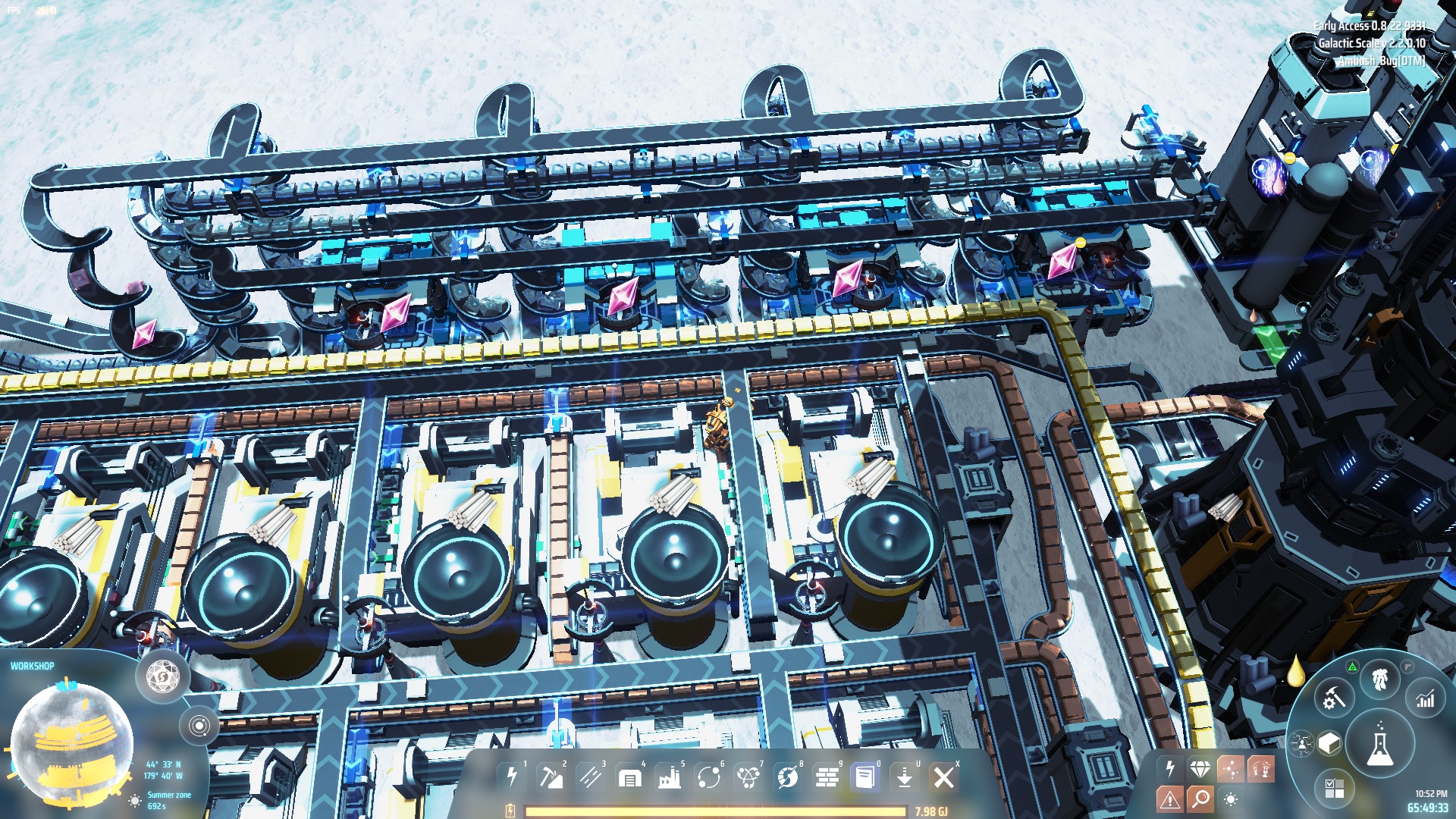Open the Dyson sphere editor globe button
The image size is (1456, 819).
pos(162,674)
